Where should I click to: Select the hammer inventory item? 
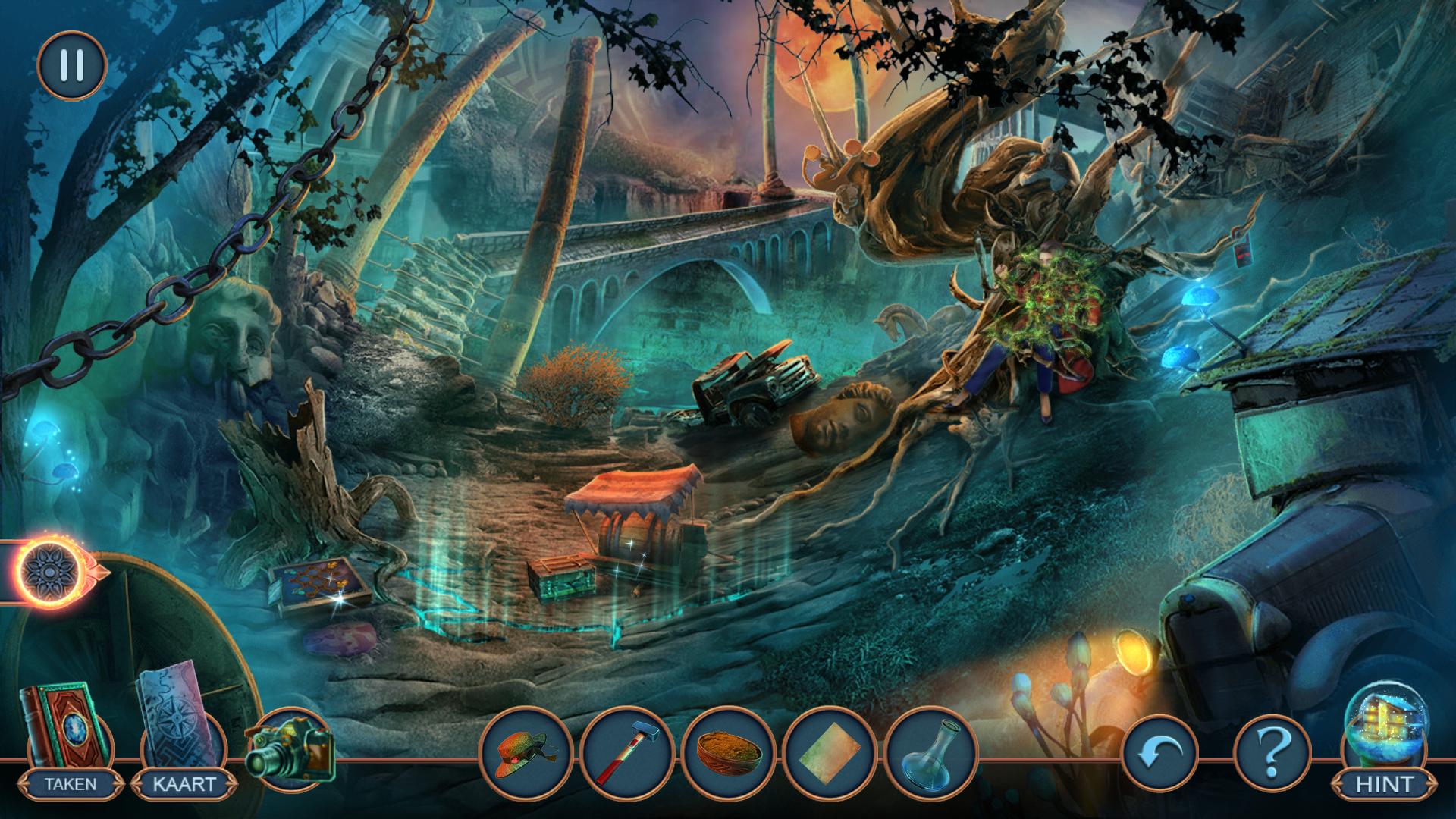pos(626,752)
